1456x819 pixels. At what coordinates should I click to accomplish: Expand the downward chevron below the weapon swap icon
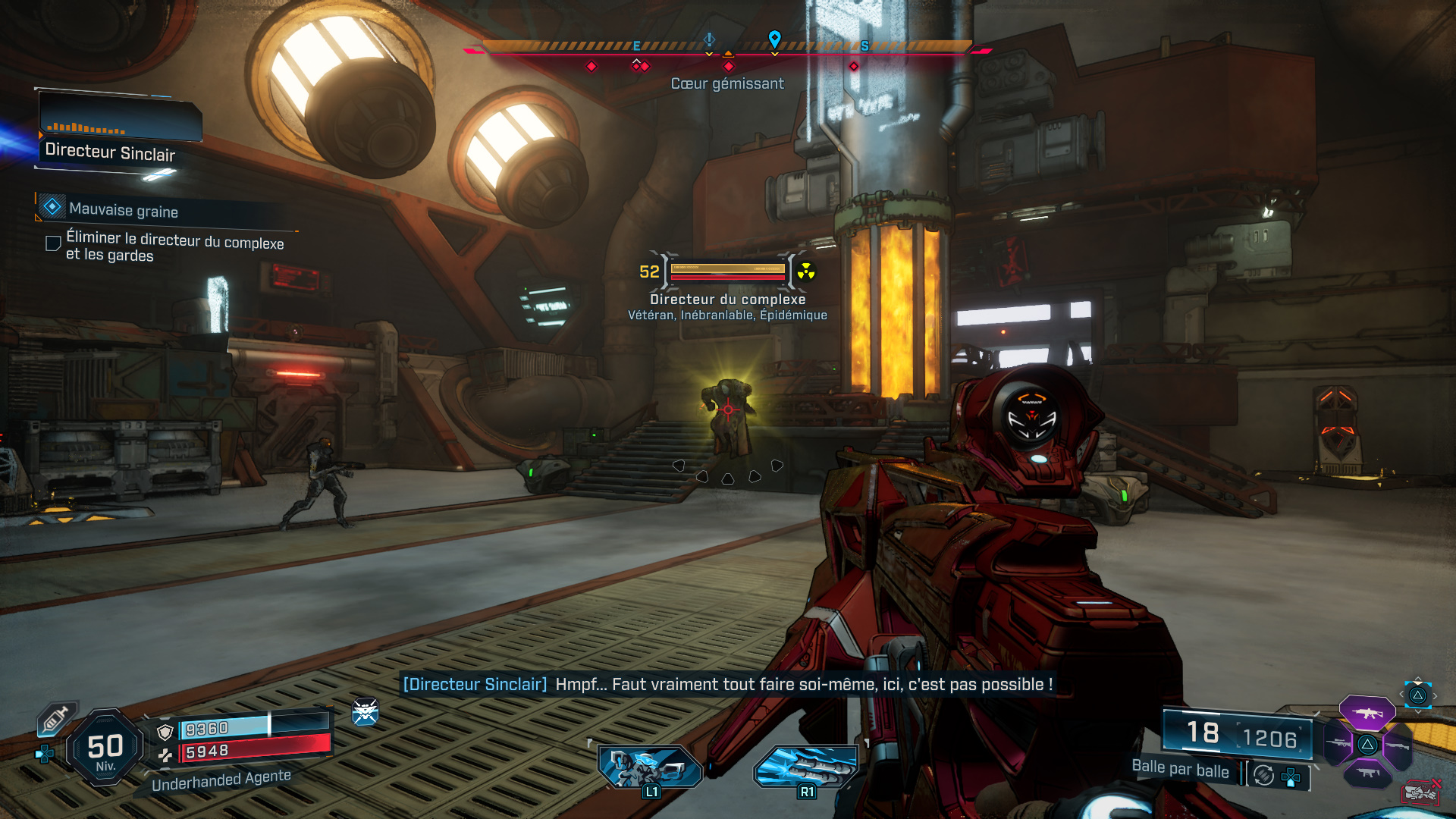tap(1418, 711)
